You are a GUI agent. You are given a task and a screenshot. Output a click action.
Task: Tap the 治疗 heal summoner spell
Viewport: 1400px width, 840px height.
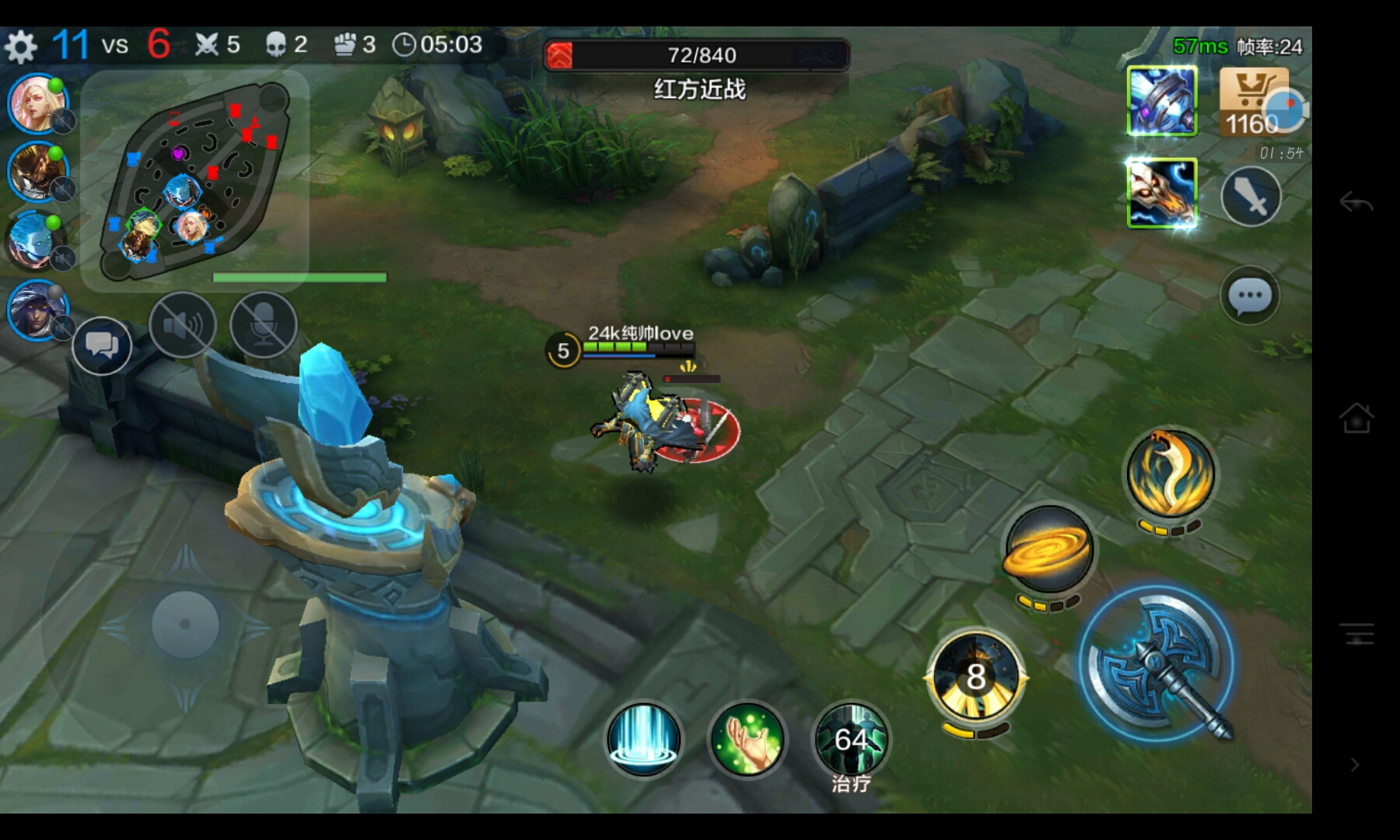[851, 740]
